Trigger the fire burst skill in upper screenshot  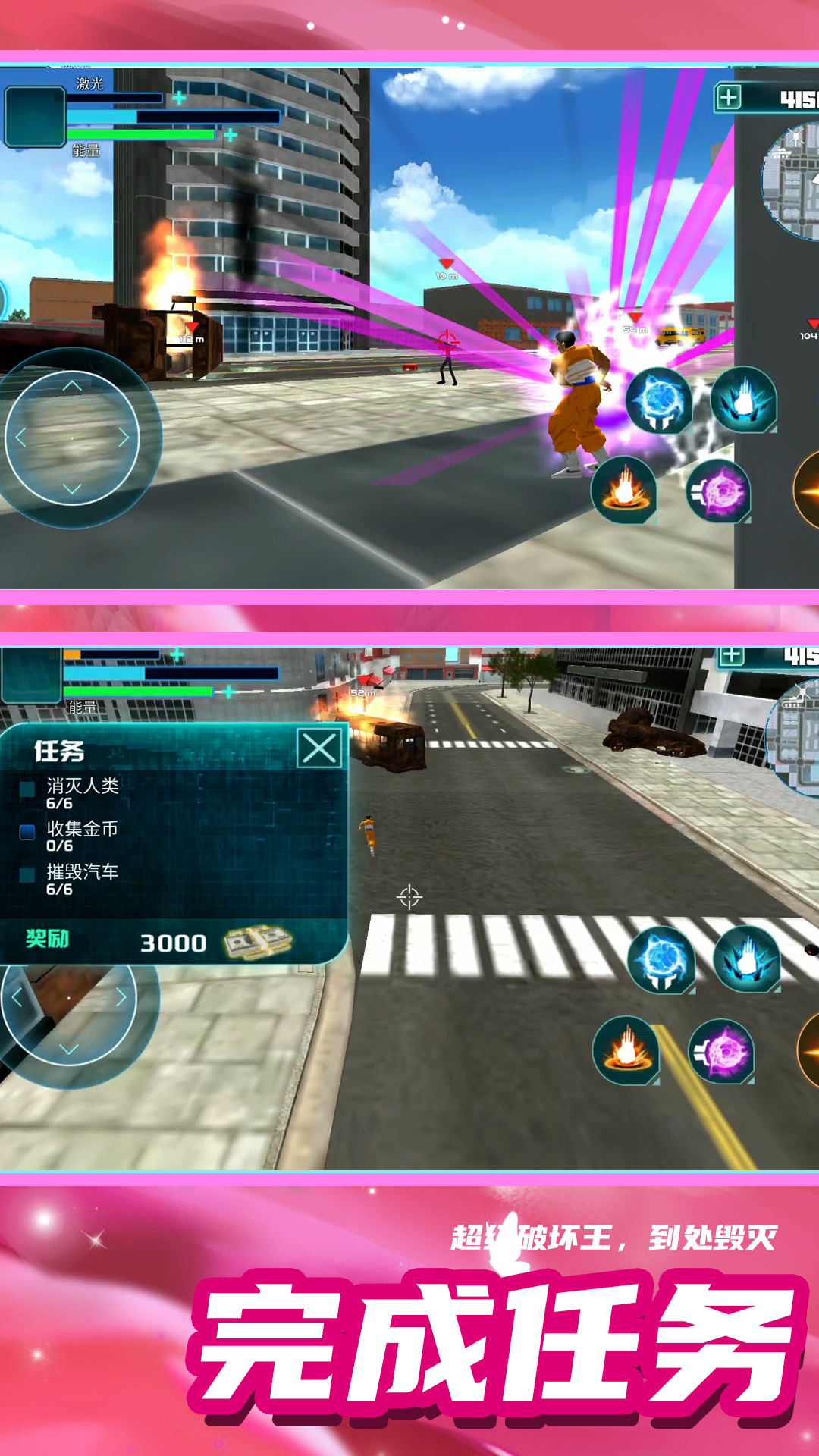pyautogui.click(x=624, y=490)
